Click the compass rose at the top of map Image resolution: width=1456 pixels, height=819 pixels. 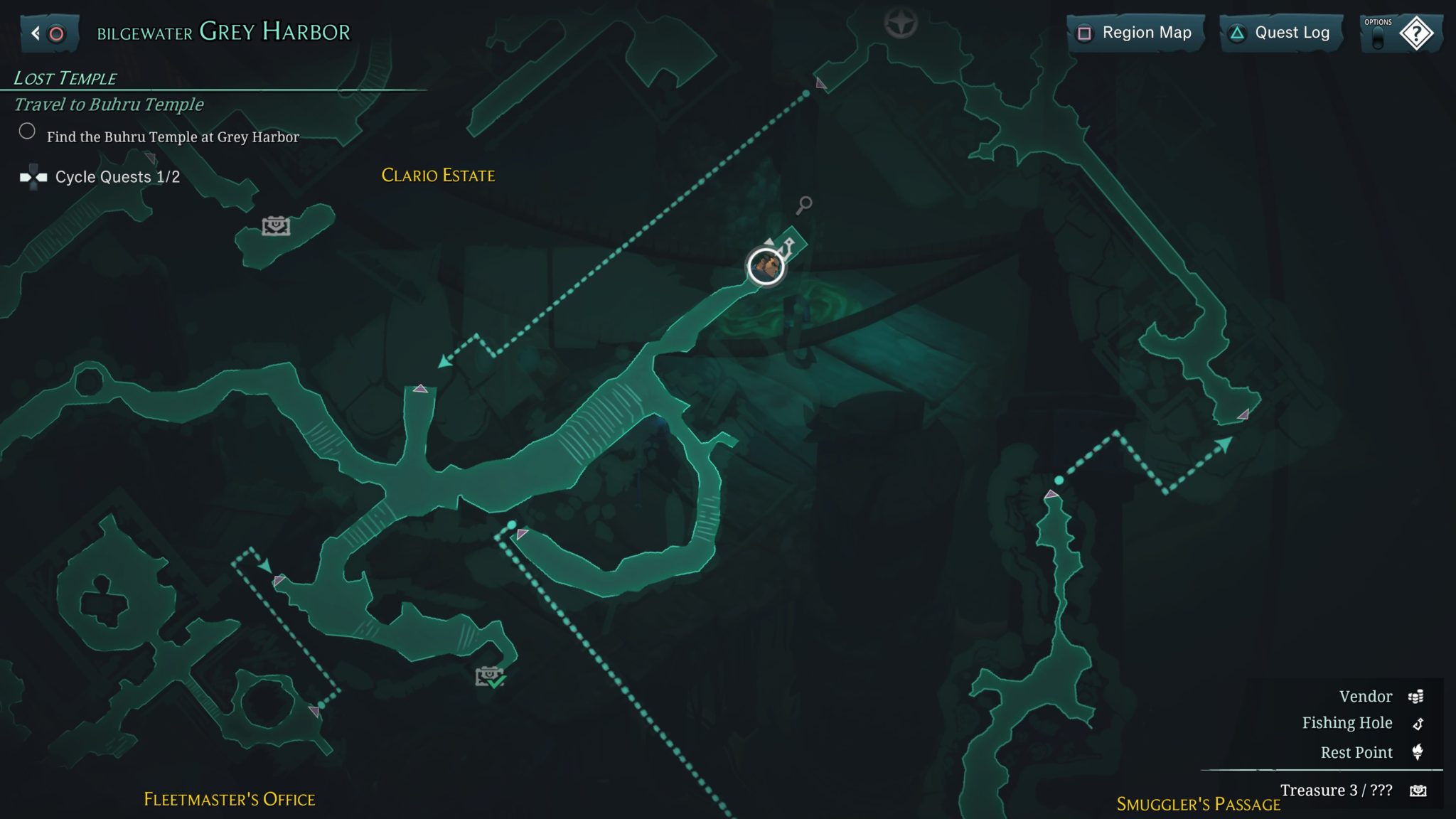(902, 23)
